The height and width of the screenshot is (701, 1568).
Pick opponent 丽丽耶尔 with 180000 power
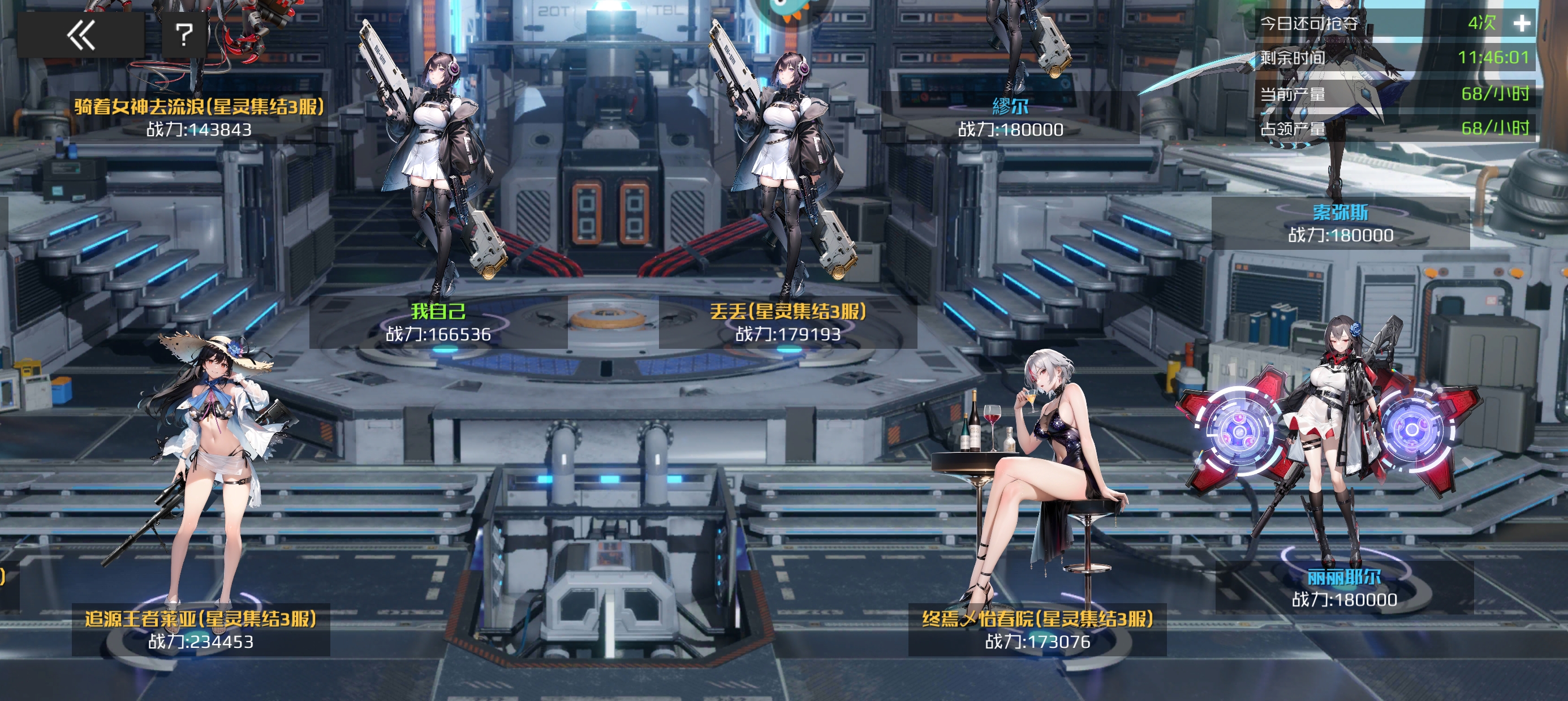click(x=1344, y=587)
